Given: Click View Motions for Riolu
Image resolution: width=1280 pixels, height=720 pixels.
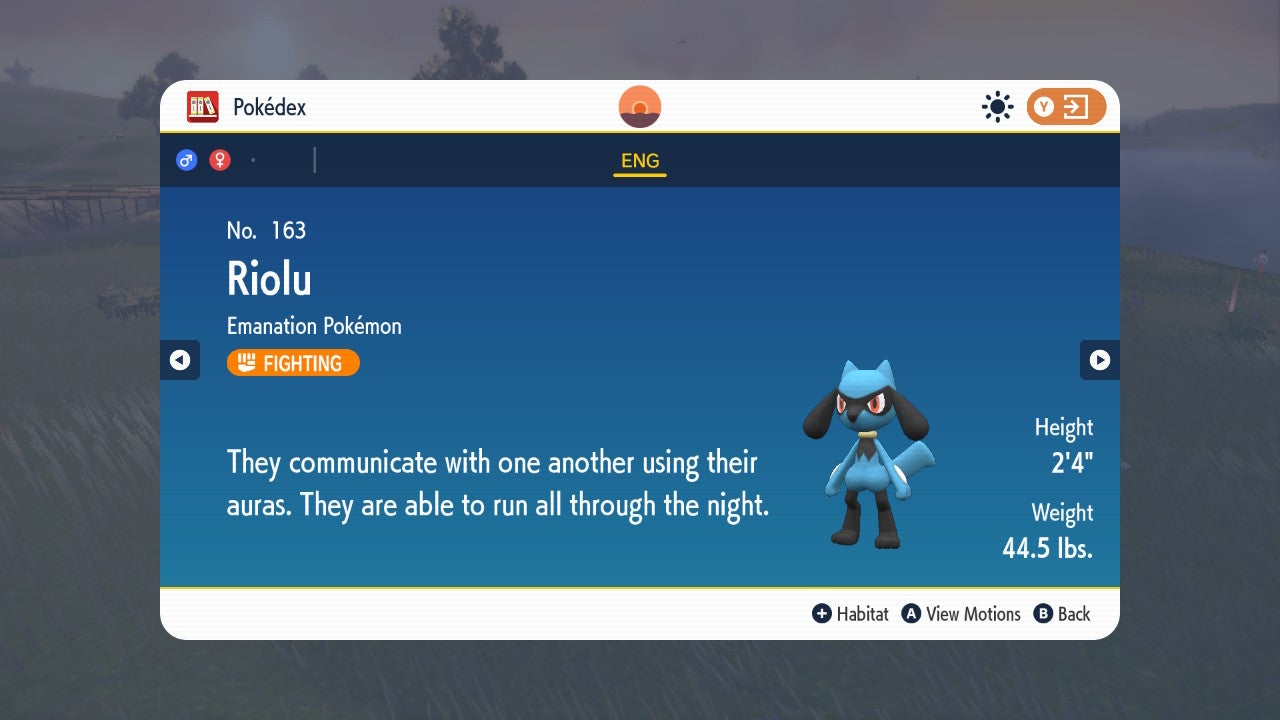Looking at the screenshot, I should 962,614.
